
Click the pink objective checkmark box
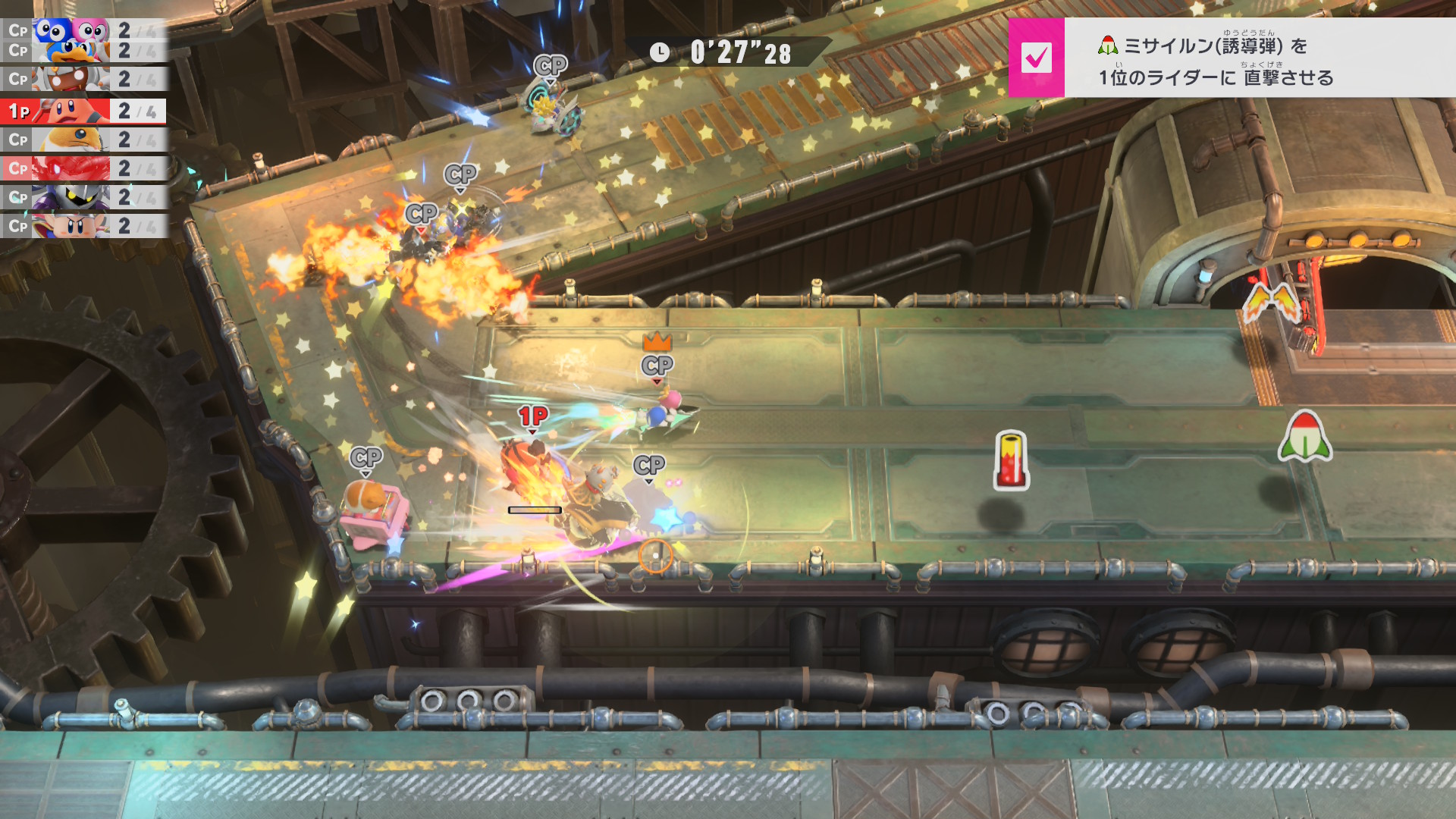point(1036,58)
